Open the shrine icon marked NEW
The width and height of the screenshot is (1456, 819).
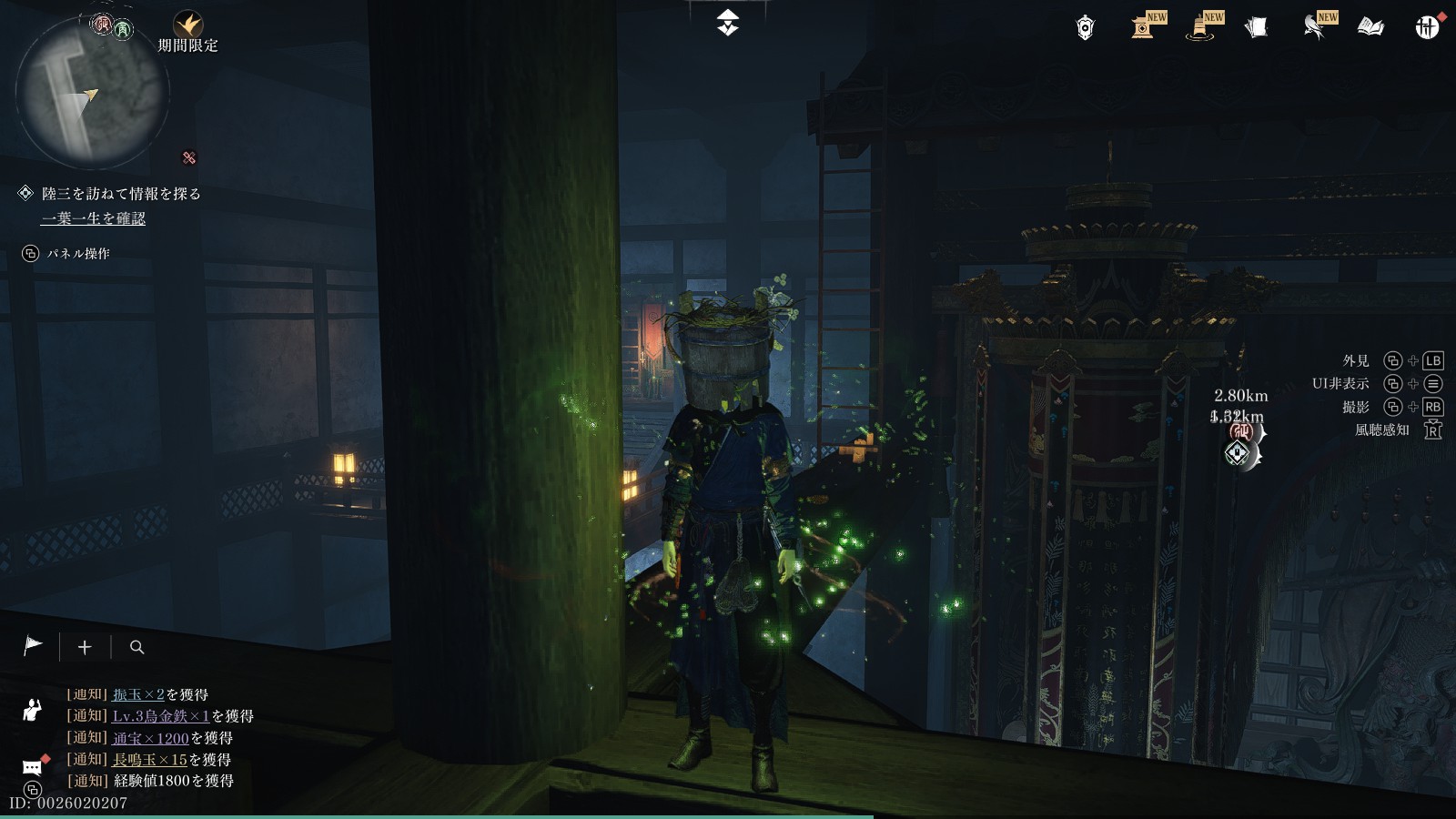pyautogui.click(x=1144, y=26)
